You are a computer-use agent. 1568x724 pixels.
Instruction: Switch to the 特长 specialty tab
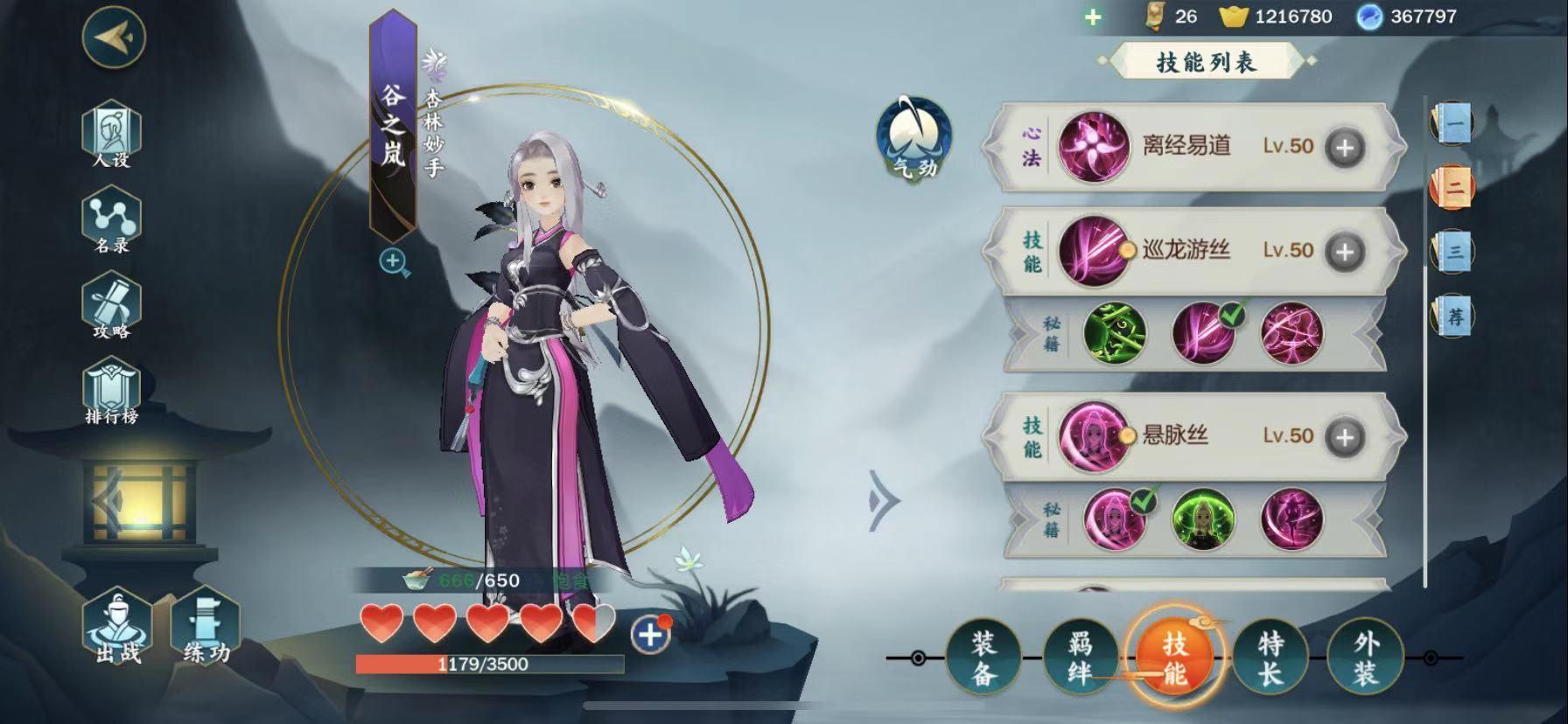click(x=1270, y=658)
